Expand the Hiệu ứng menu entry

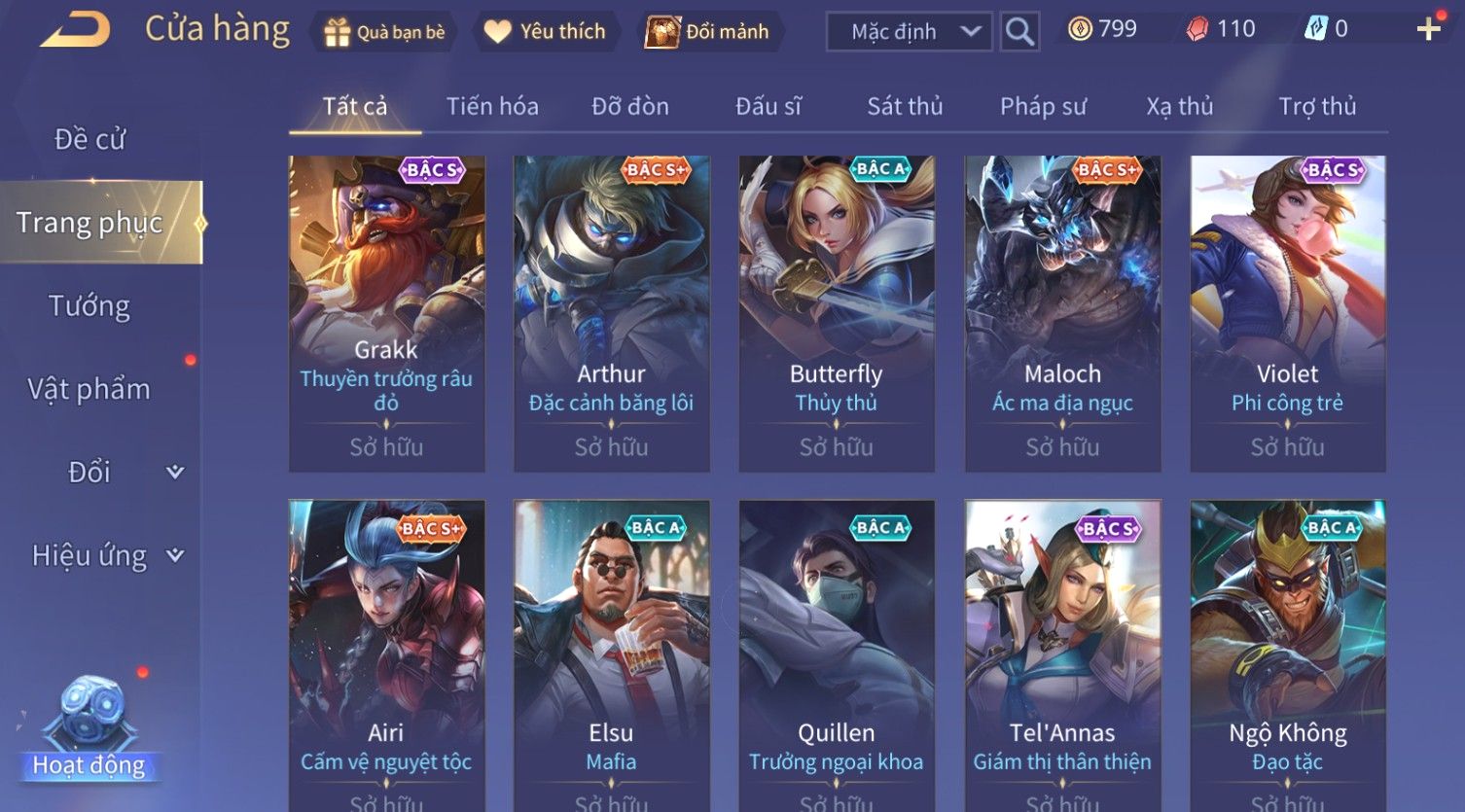coord(105,555)
